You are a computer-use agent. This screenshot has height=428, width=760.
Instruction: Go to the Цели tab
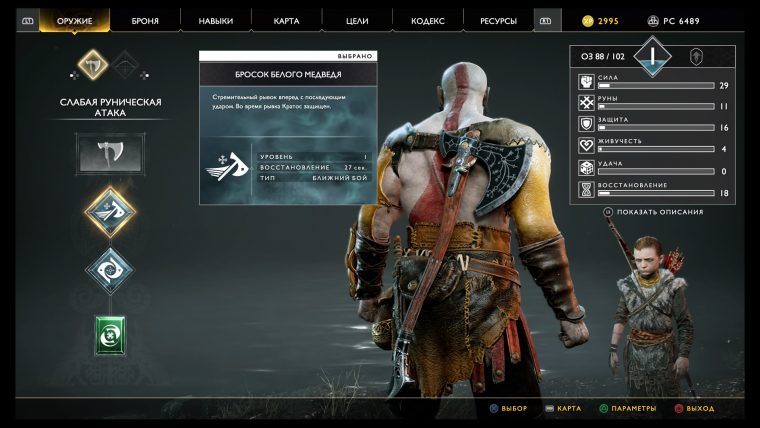(355, 20)
